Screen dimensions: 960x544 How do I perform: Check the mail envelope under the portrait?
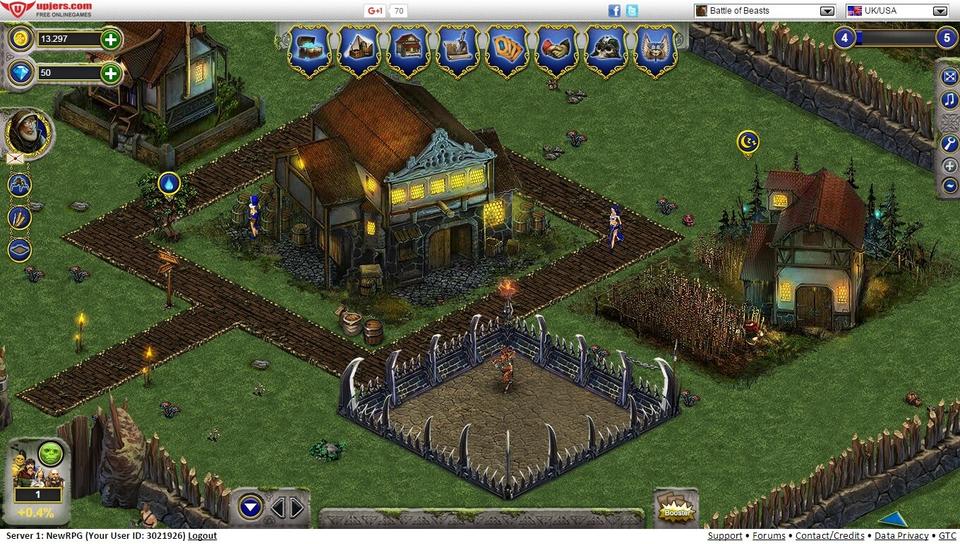pyautogui.click(x=16, y=158)
